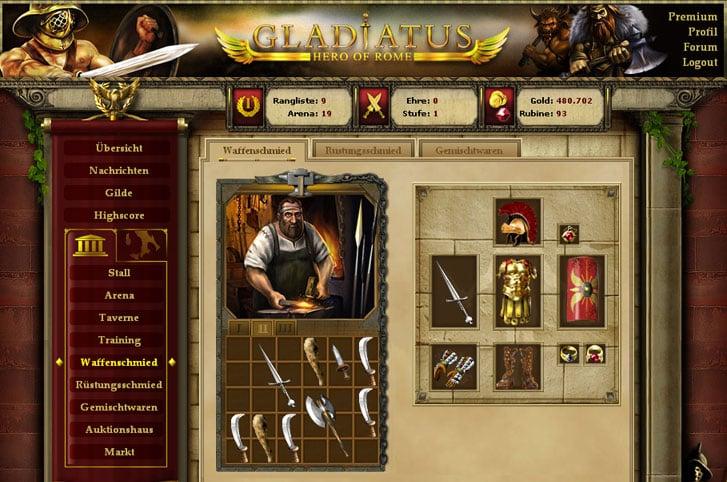The width and height of the screenshot is (727, 482).
Task: Select Gemischtwaren in the left menu
Action: coord(119,407)
